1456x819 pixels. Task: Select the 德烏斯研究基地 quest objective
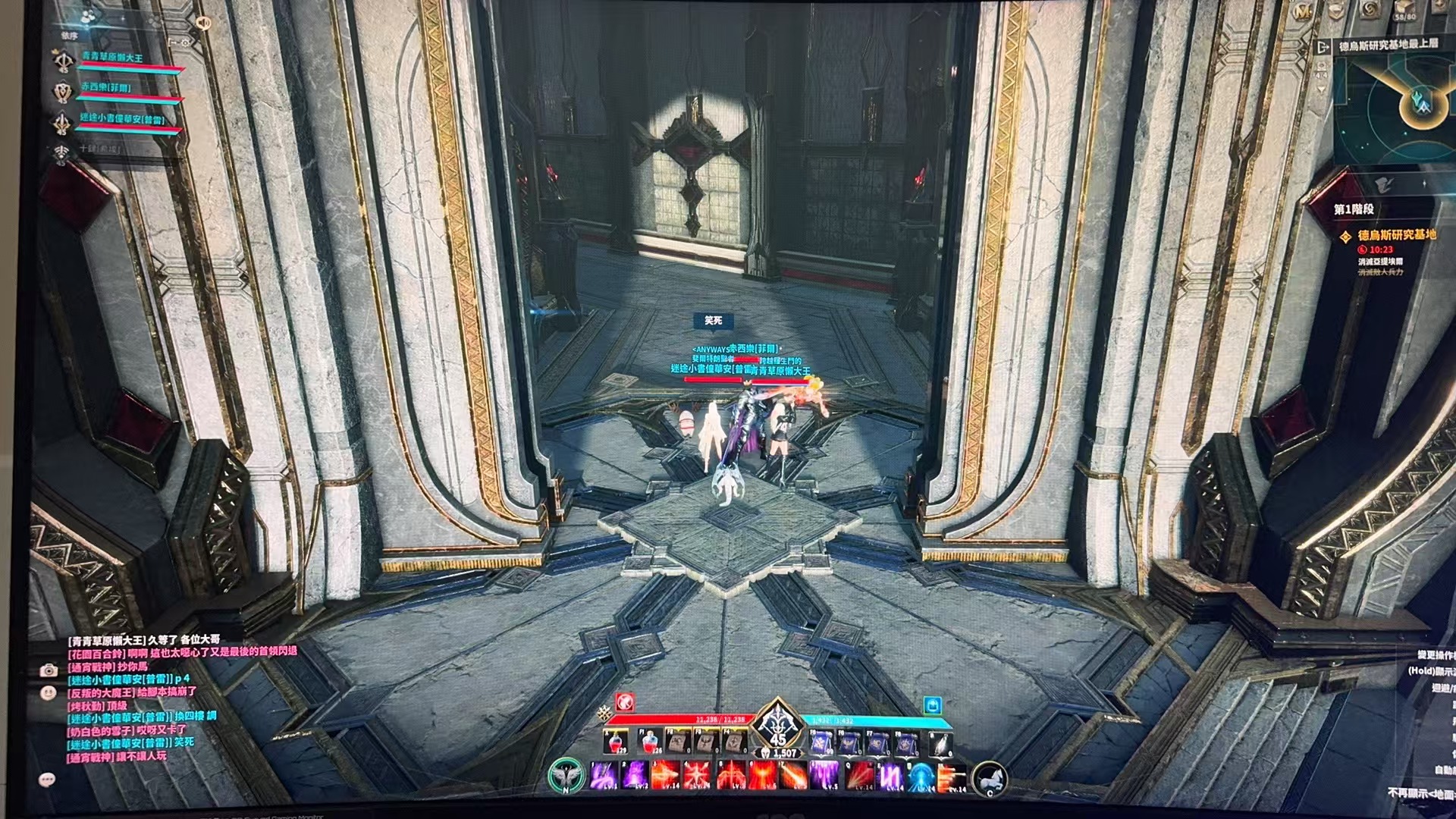(1396, 235)
